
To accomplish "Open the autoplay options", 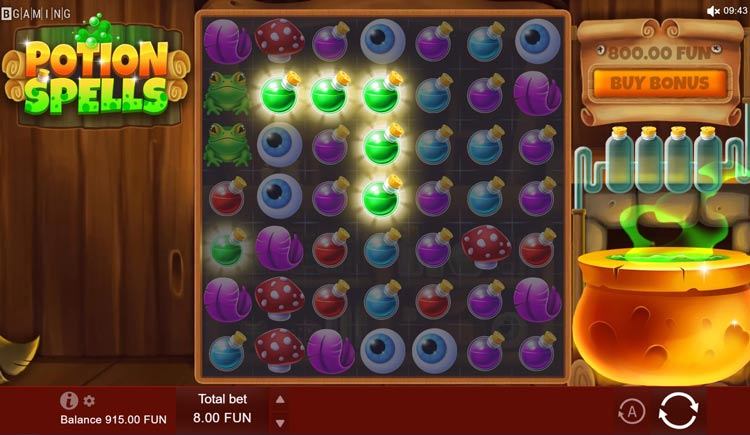I will pyautogui.click(x=630, y=411).
